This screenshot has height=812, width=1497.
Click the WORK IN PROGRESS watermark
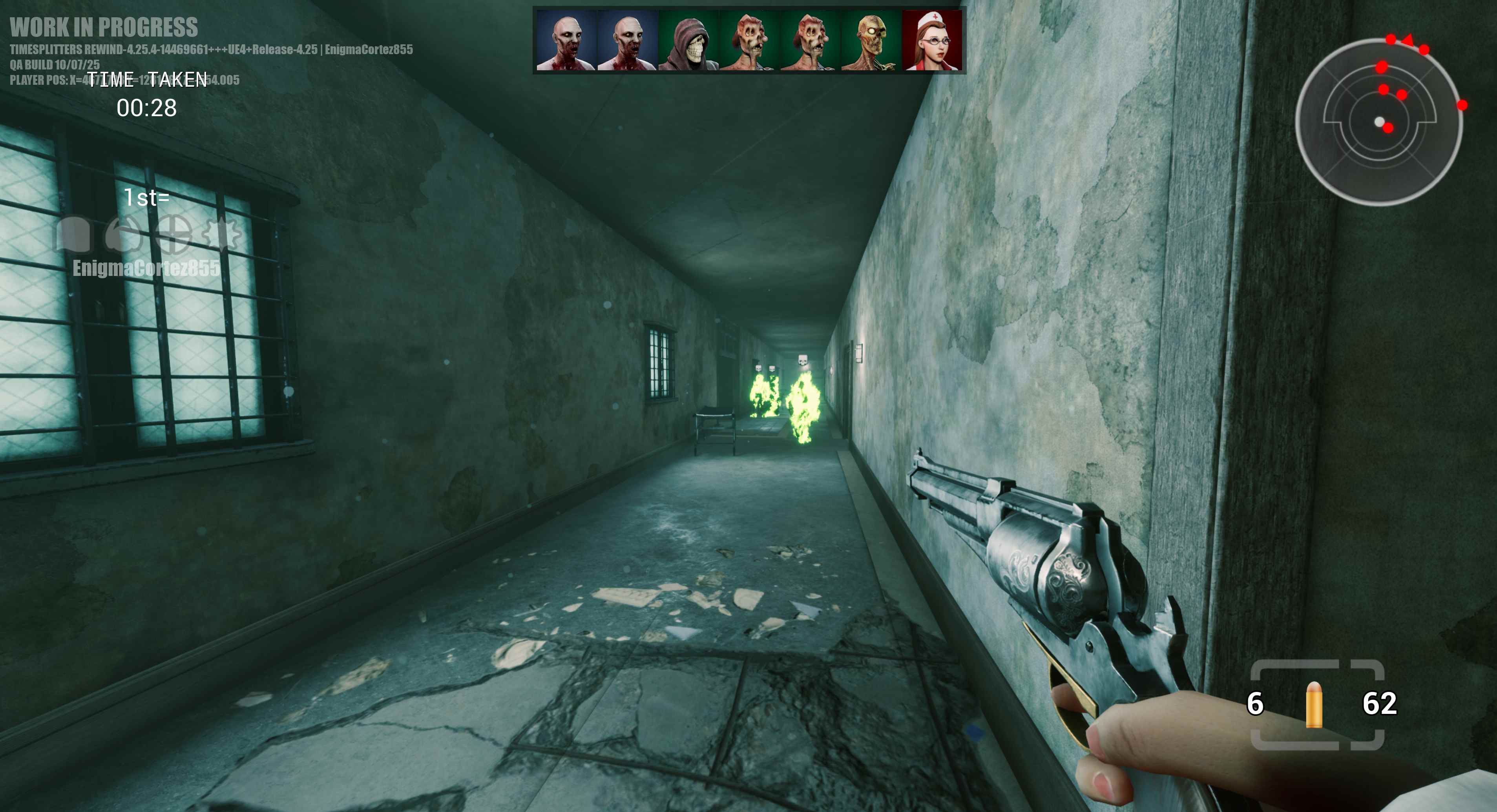[x=106, y=27]
